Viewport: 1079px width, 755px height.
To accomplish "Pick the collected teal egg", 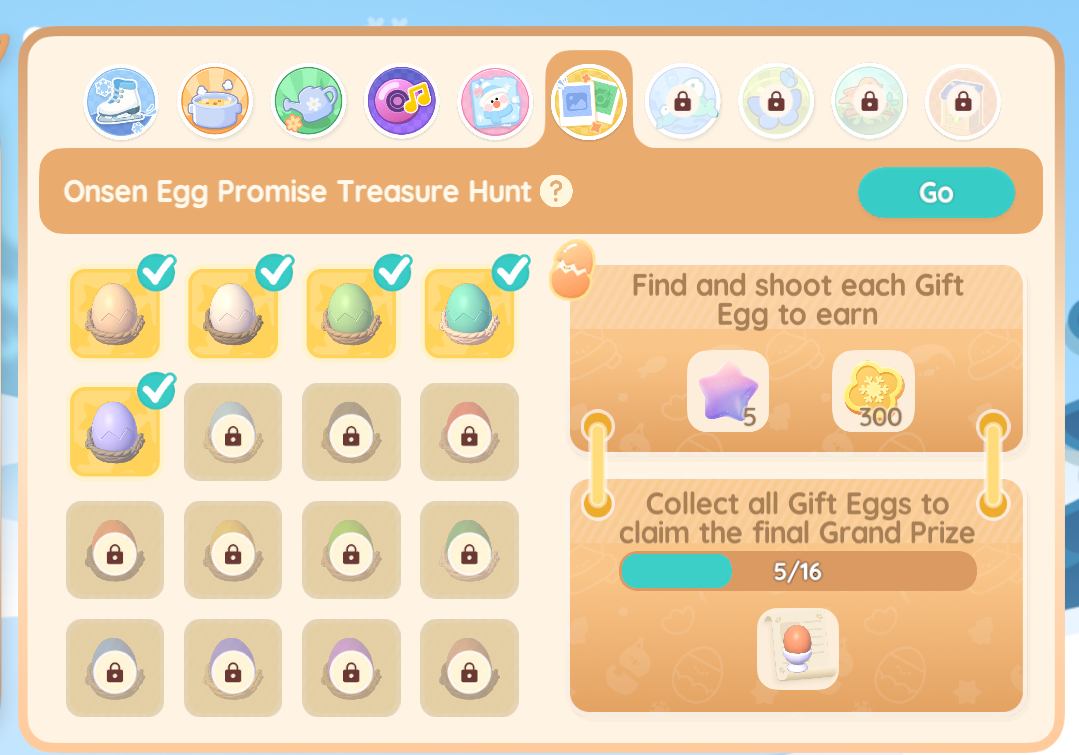I will point(469,313).
